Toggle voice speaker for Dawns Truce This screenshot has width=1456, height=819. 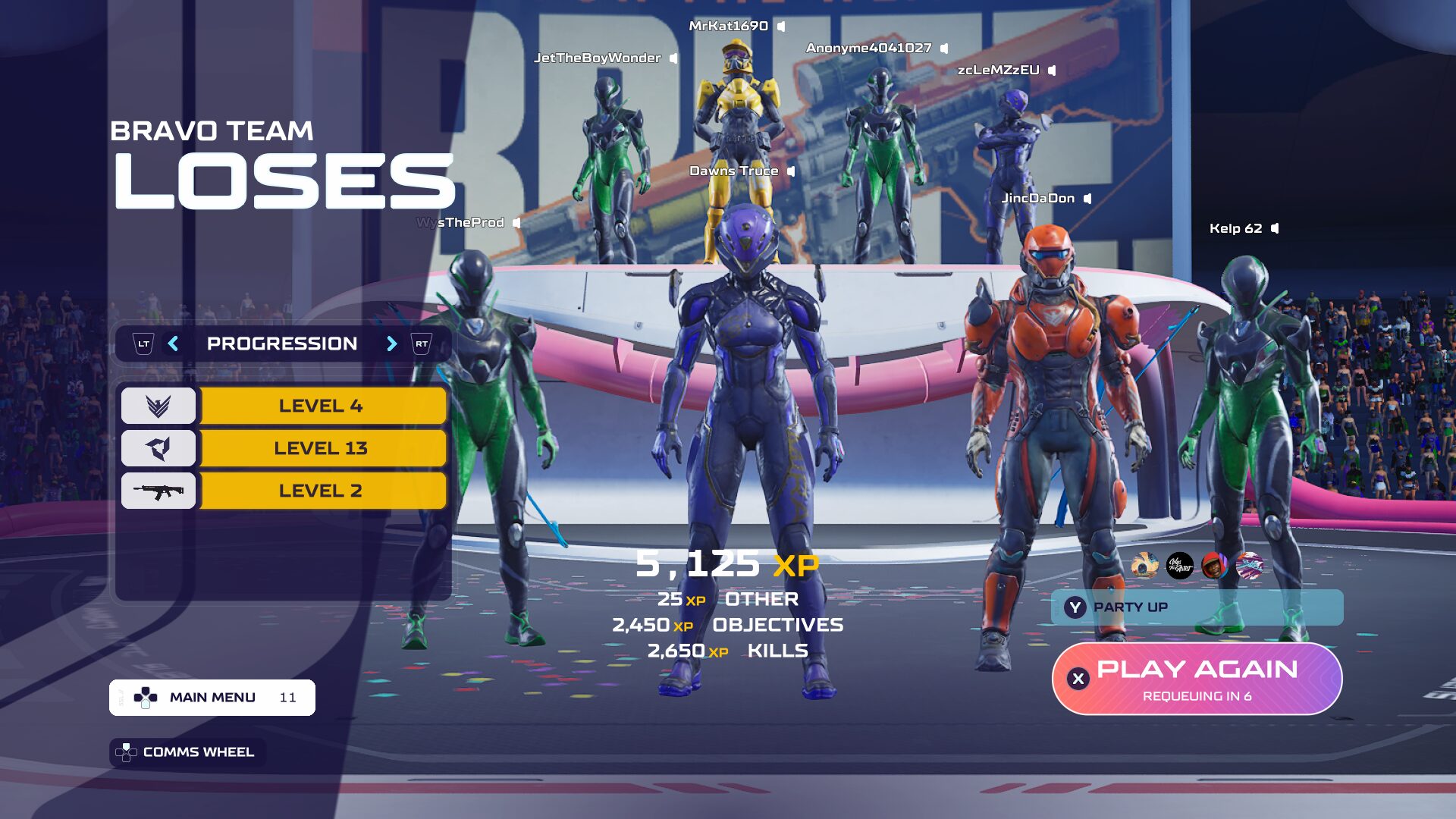pyautogui.click(x=791, y=171)
